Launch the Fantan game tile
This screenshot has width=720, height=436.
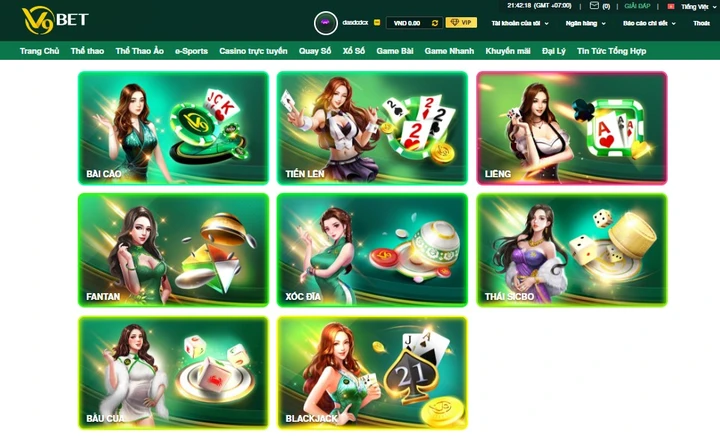(173, 249)
